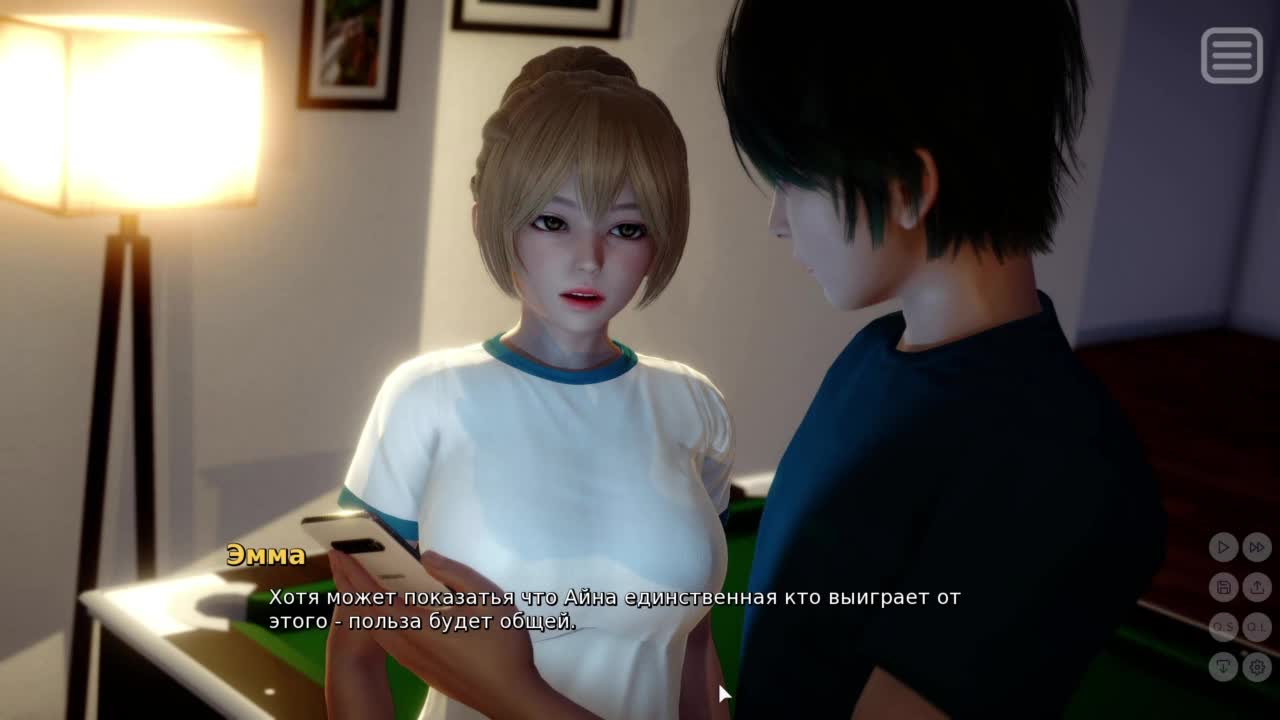This screenshot has width=1280, height=720.
Task: Hide the text box with the down-arrow icon
Action: 1223,666
